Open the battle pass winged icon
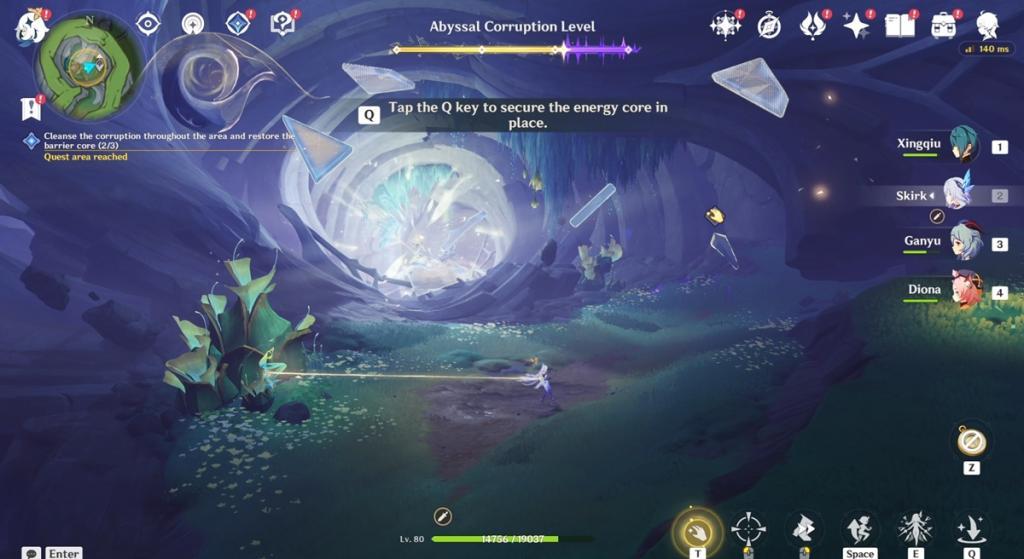Viewport: 1024px width, 559px height. (x=812, y=26)
